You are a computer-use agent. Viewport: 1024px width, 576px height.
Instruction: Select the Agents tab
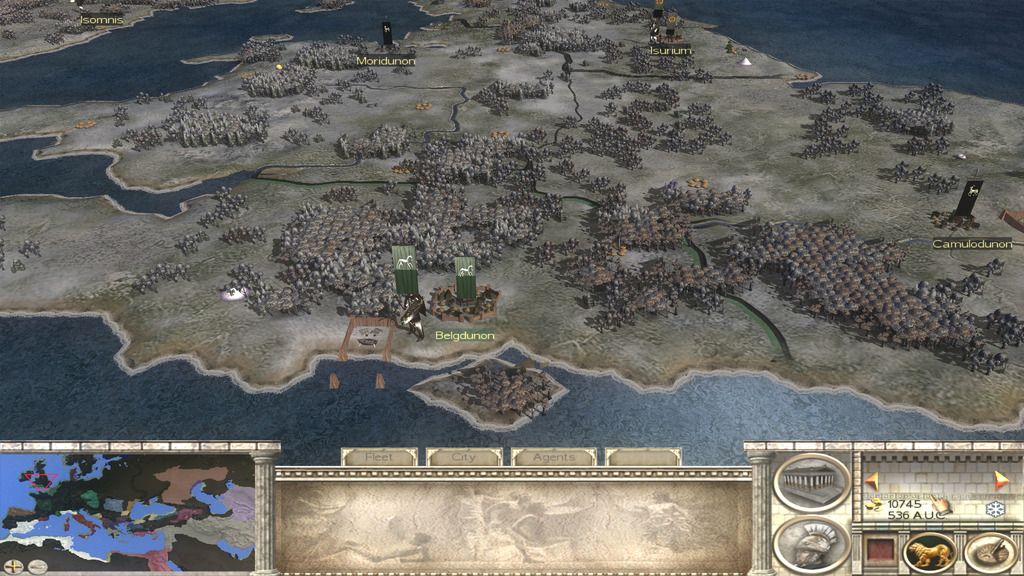(553, 457)
